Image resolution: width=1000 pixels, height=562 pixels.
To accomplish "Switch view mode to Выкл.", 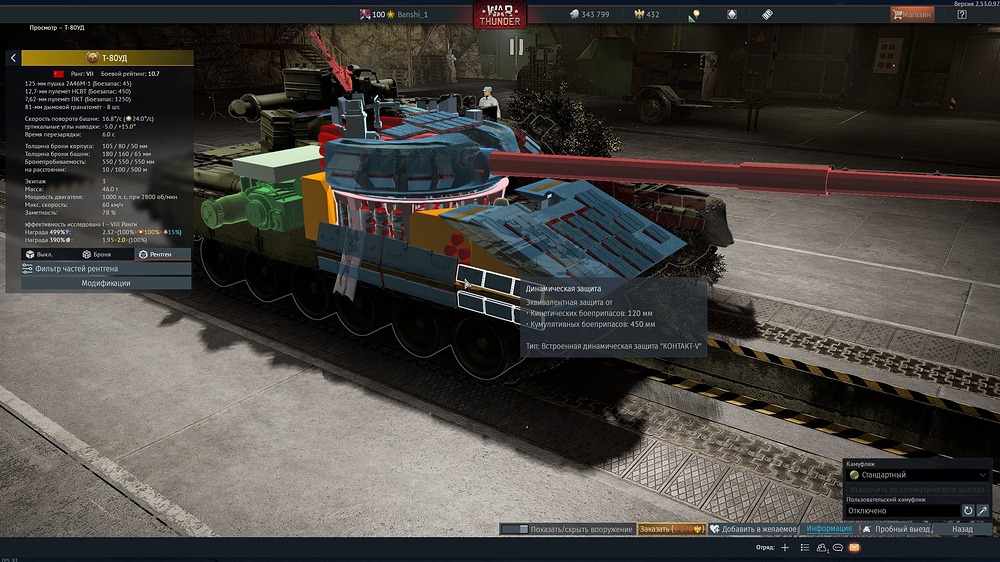I will [40, 255].
